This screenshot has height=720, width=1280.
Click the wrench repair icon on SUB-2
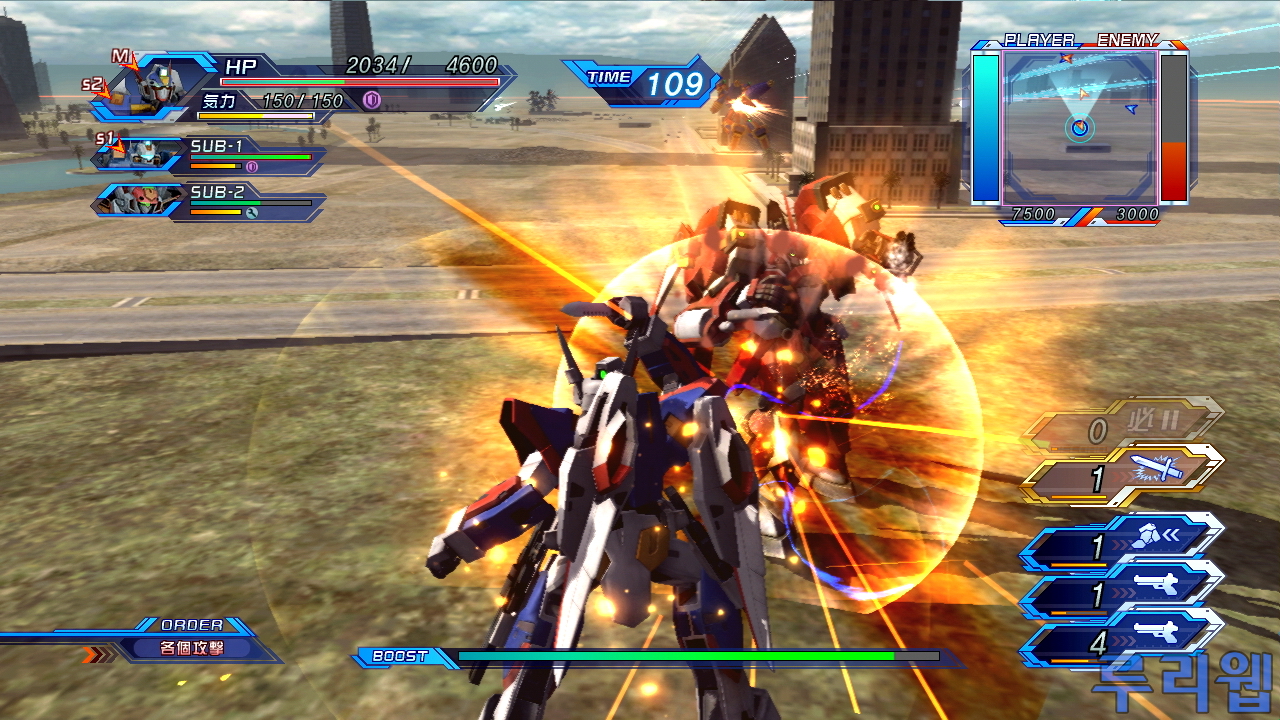tap(251, 212)
